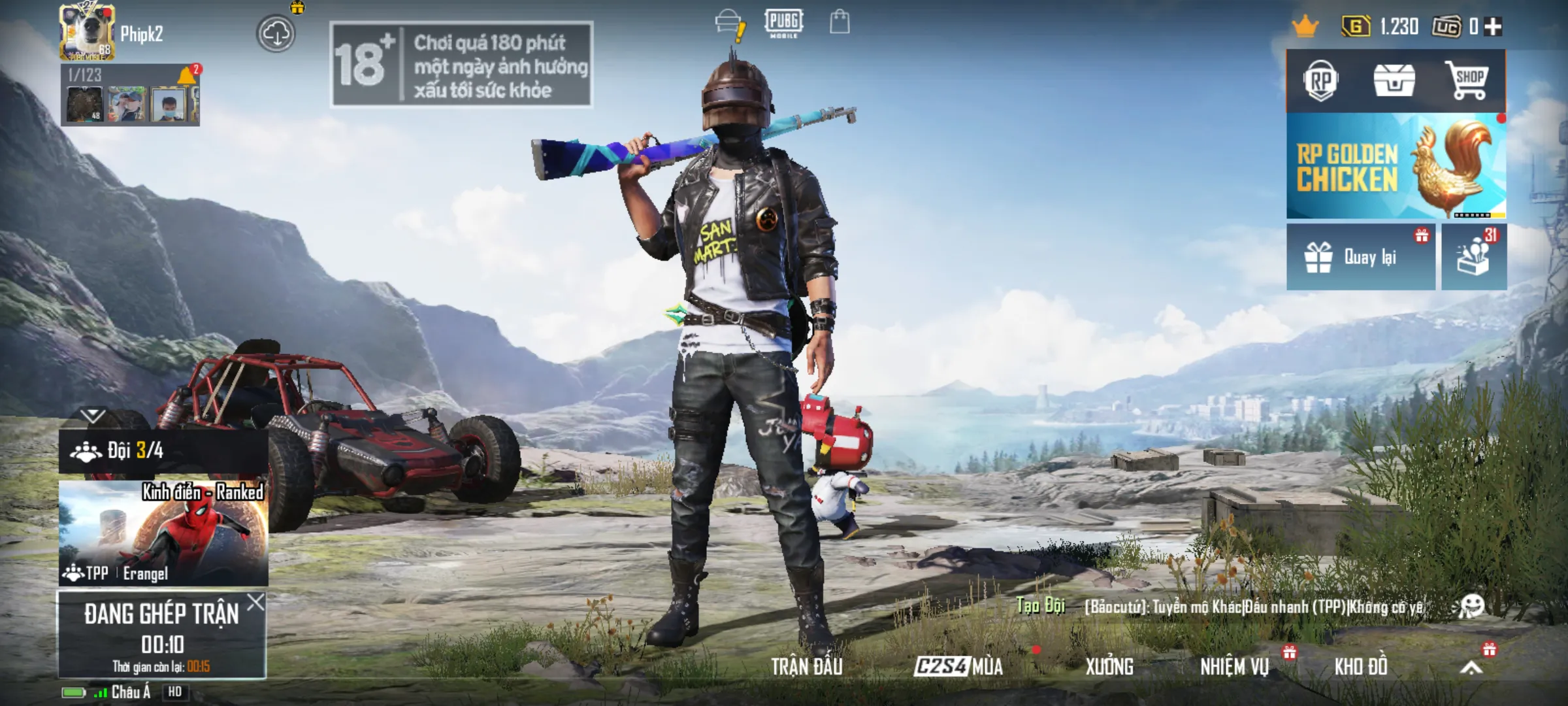
Task: Select the Kinh điển Ranked Erangel mode card
Action: [163, 533]
